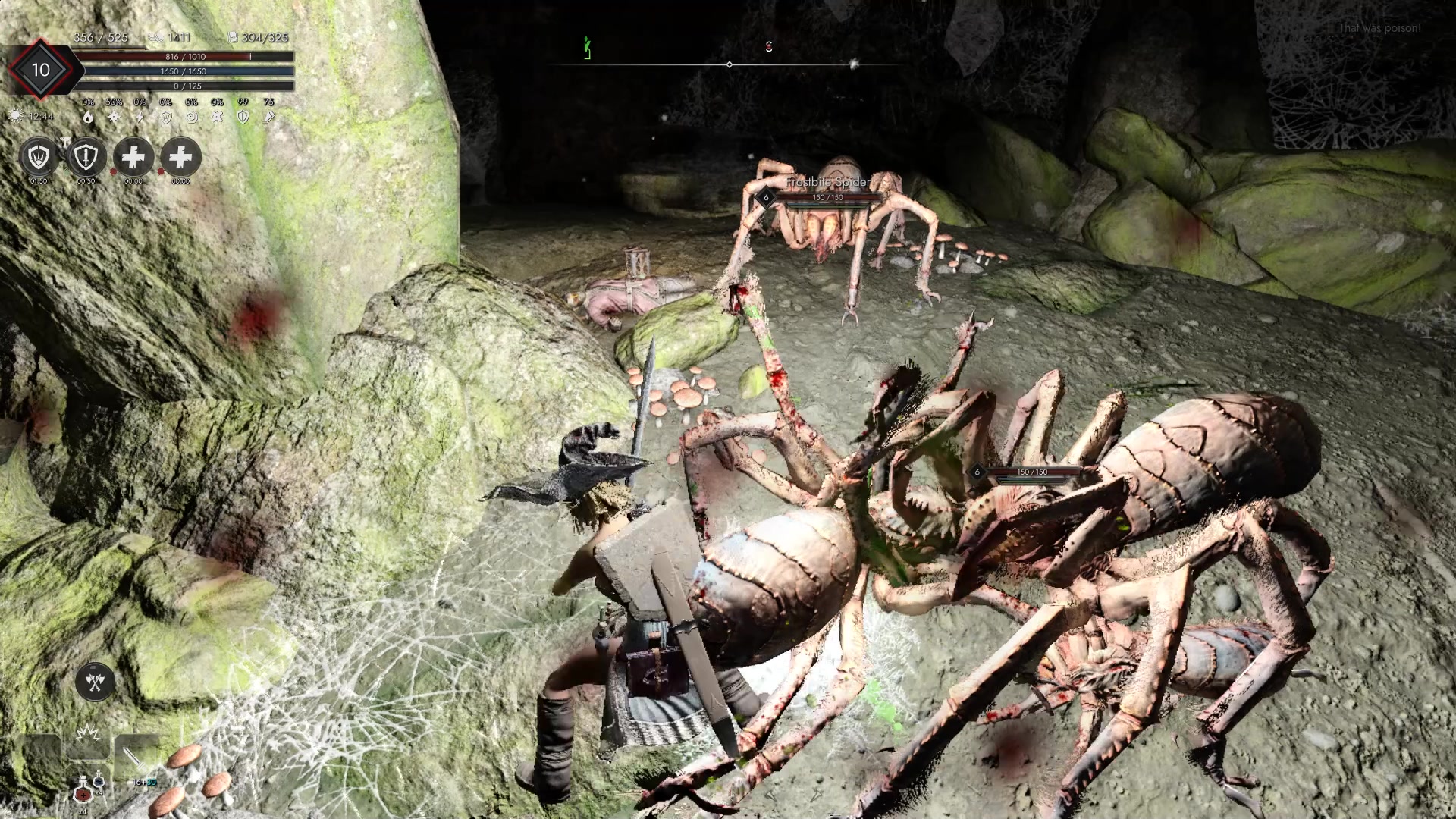Image resolution: width=1456 pixels, height=819 pixels.
Task: Click the sun icon beside the 12:44 clock
Action: click(16, 116)
